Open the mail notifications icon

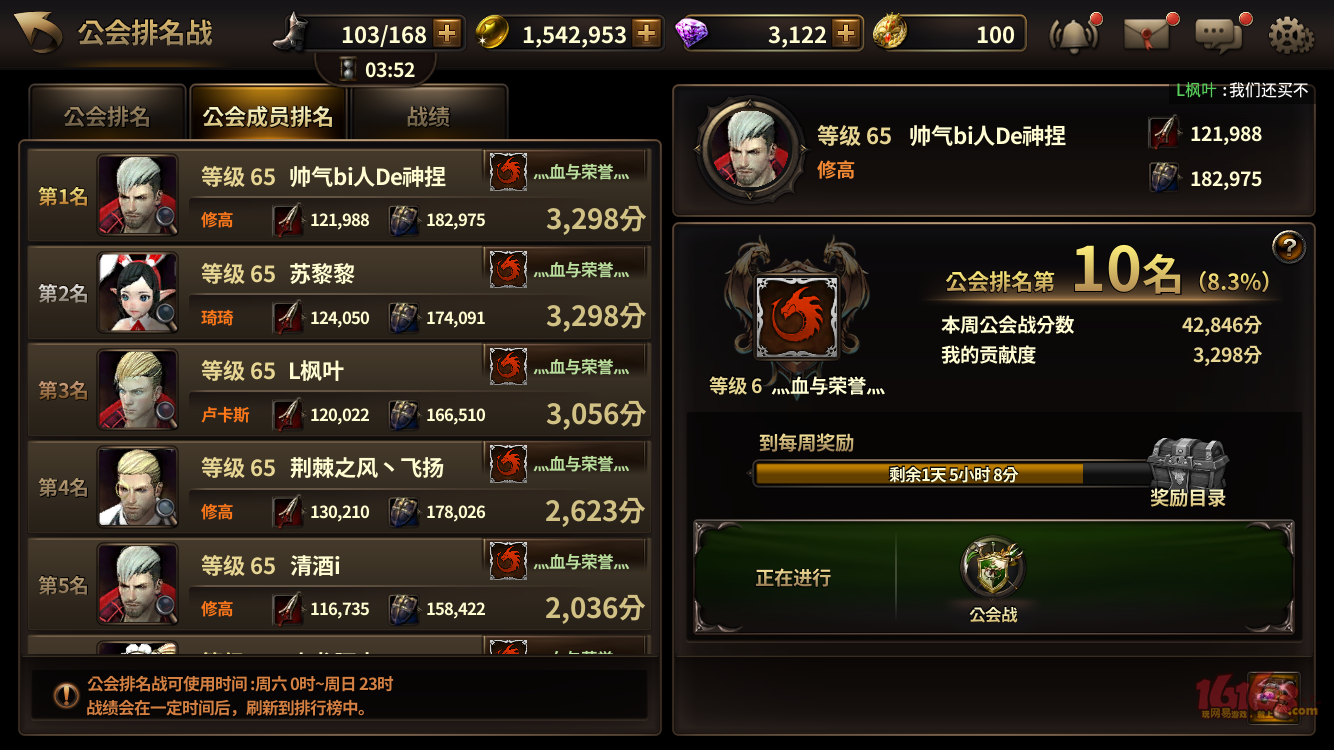(1144, 31)
